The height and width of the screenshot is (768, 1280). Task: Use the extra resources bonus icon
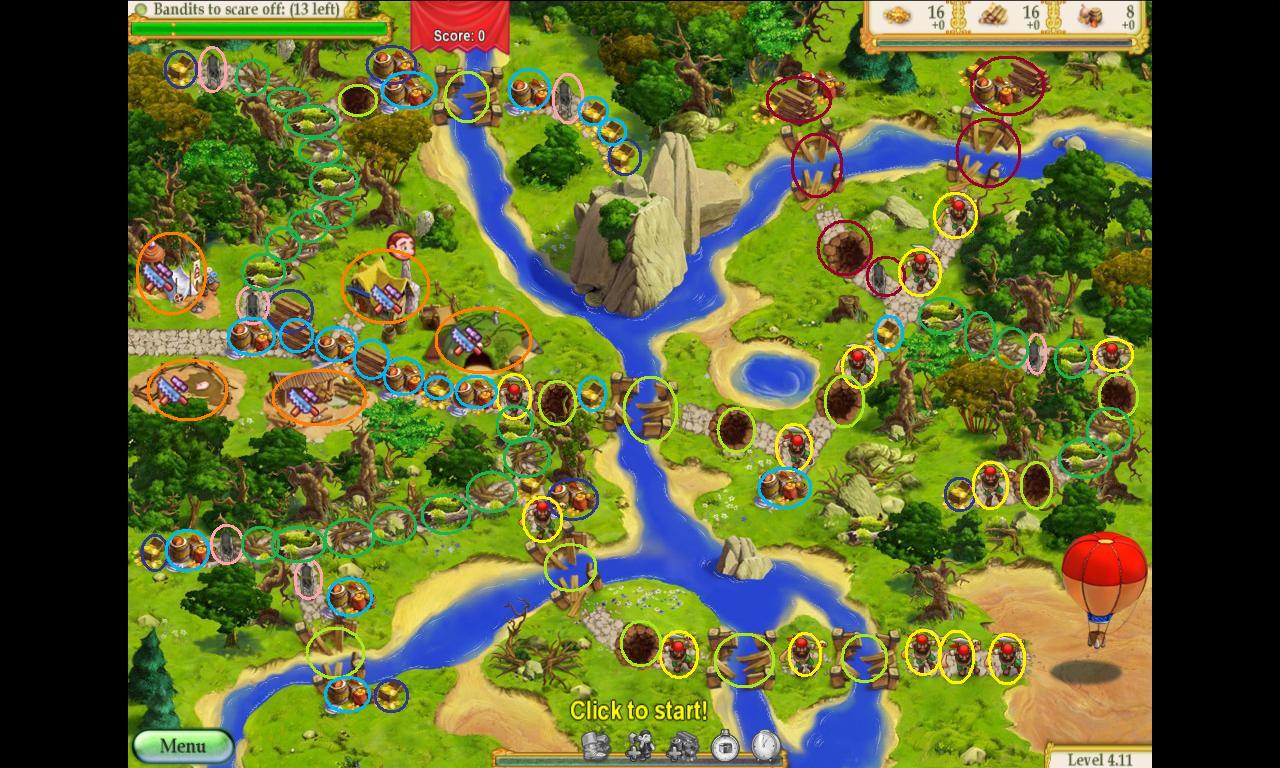(x=682, y=745)
